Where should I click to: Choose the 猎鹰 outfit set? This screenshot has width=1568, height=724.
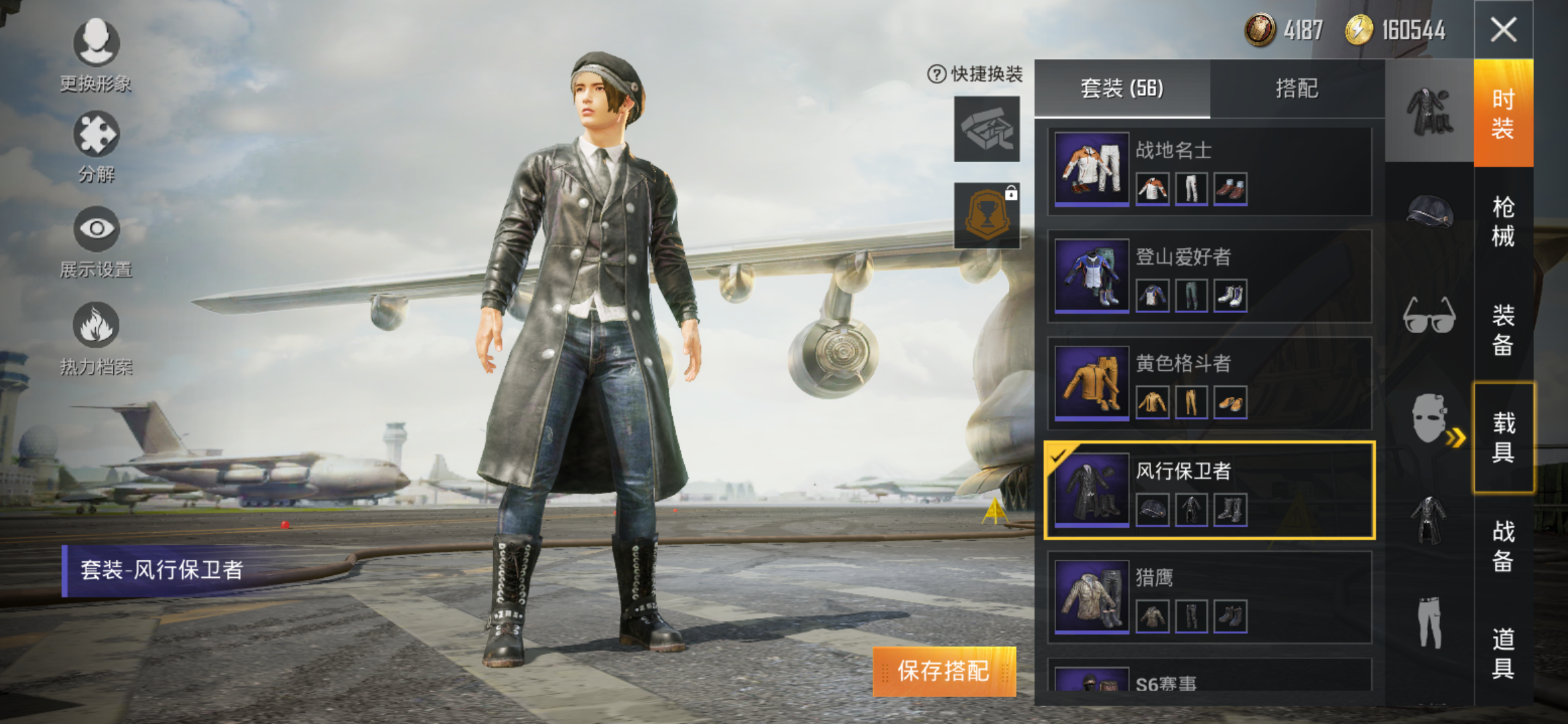coord(1210,597)
